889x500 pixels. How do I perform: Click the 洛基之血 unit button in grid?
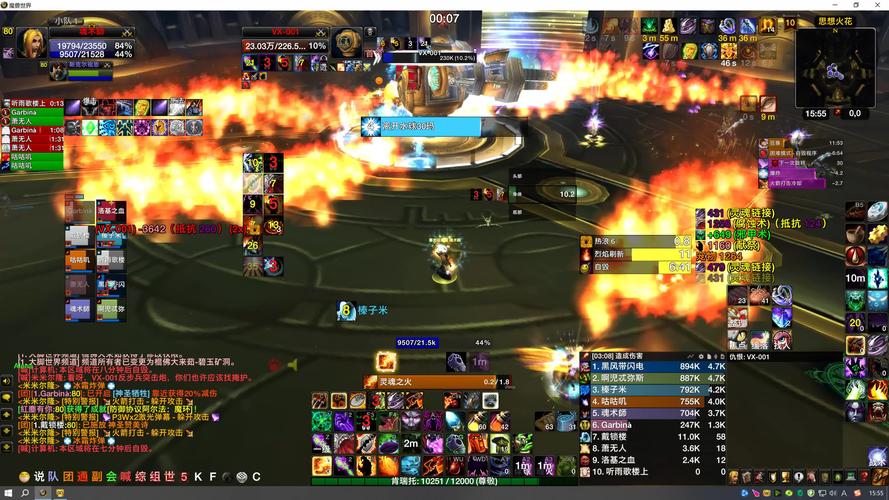click(111, 211)
